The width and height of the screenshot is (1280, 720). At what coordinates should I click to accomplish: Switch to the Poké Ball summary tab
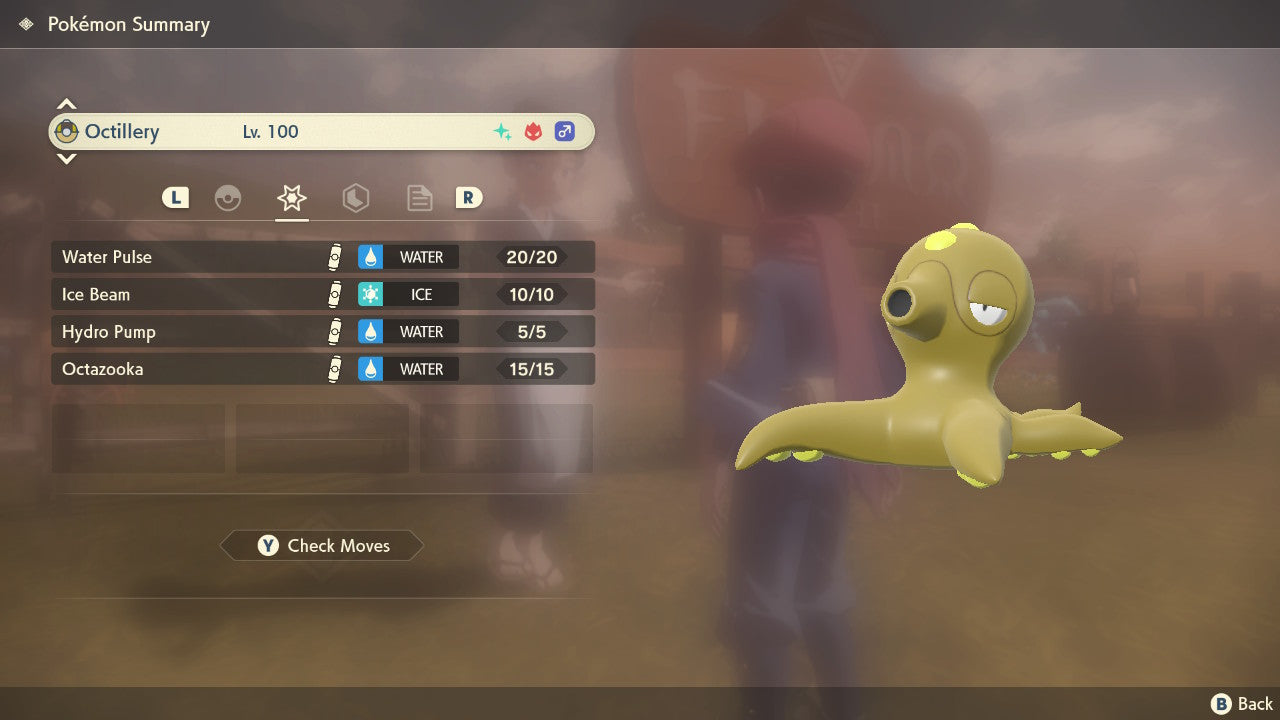click(228, 198)
